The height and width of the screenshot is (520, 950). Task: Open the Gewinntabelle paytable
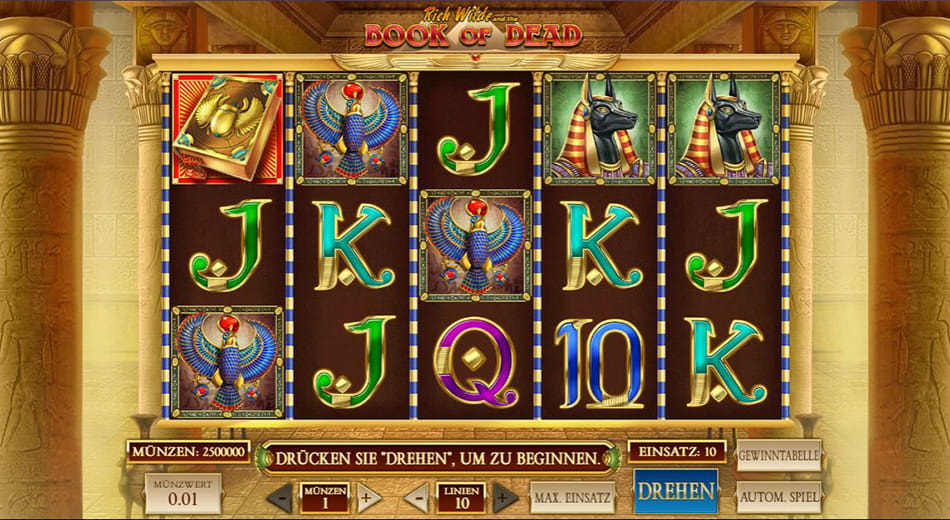779,455
